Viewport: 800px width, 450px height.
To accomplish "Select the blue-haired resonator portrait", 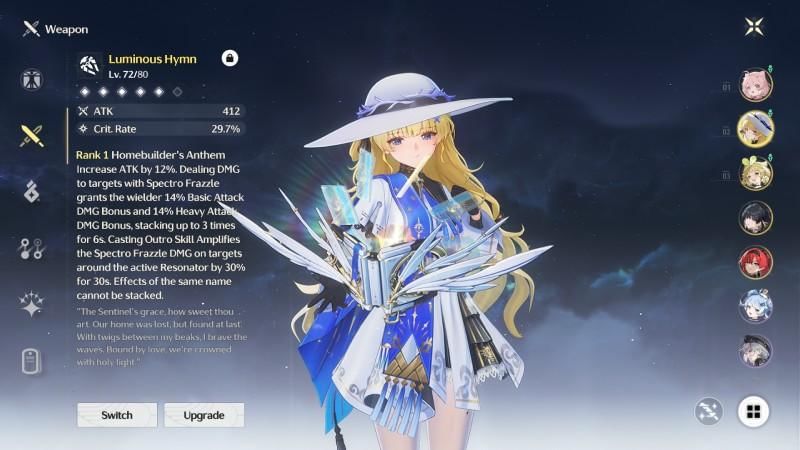I will coord(755,306).
